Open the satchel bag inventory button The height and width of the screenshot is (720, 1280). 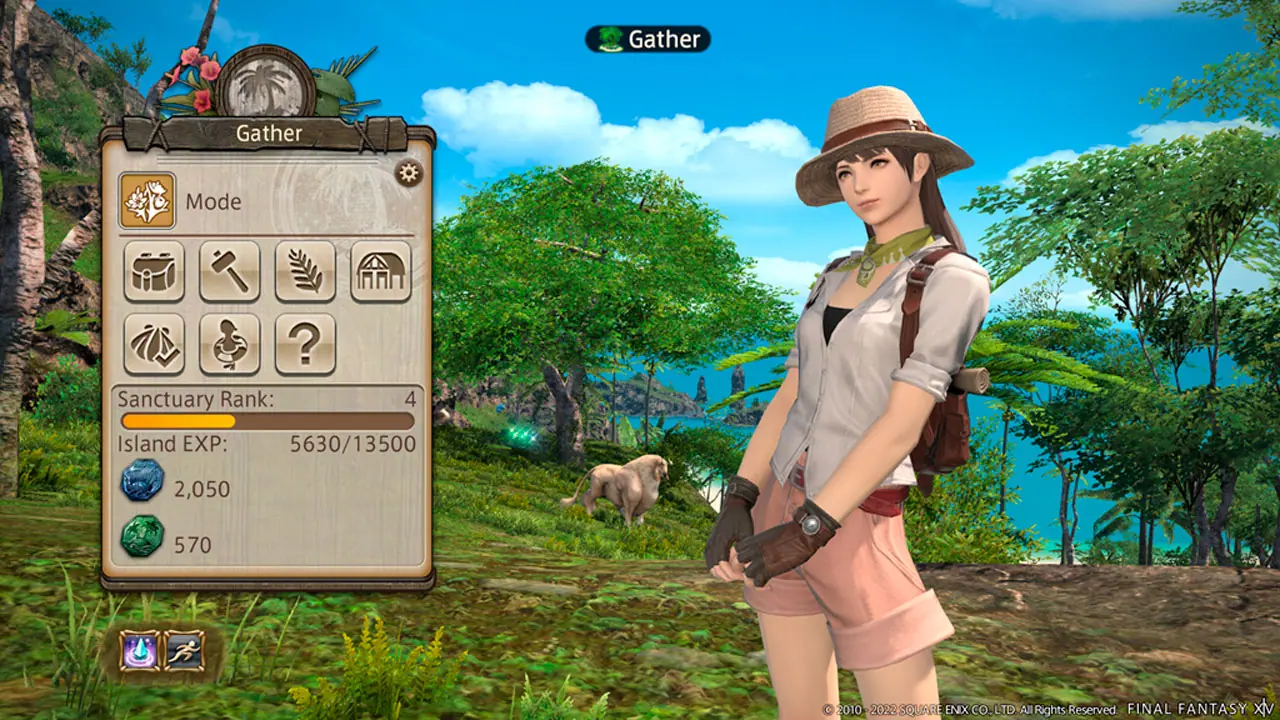coord(154,271)
